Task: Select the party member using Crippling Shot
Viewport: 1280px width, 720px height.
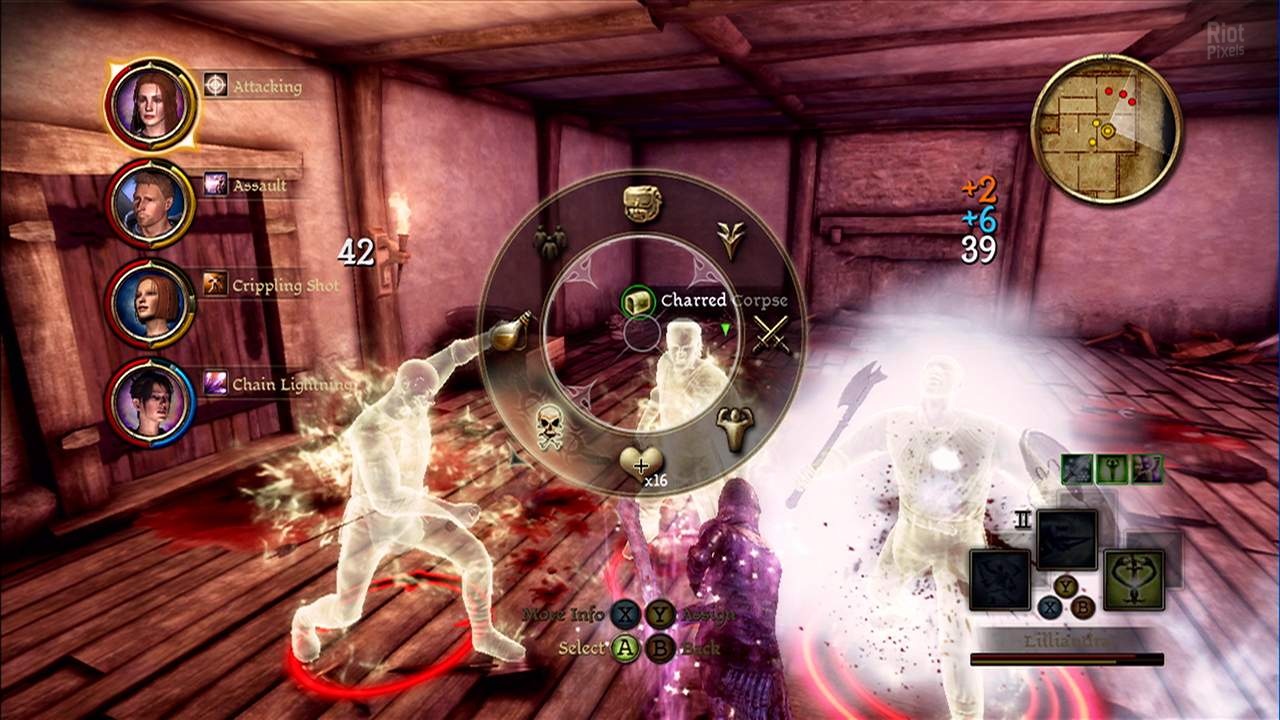Action: pos(151,303)
